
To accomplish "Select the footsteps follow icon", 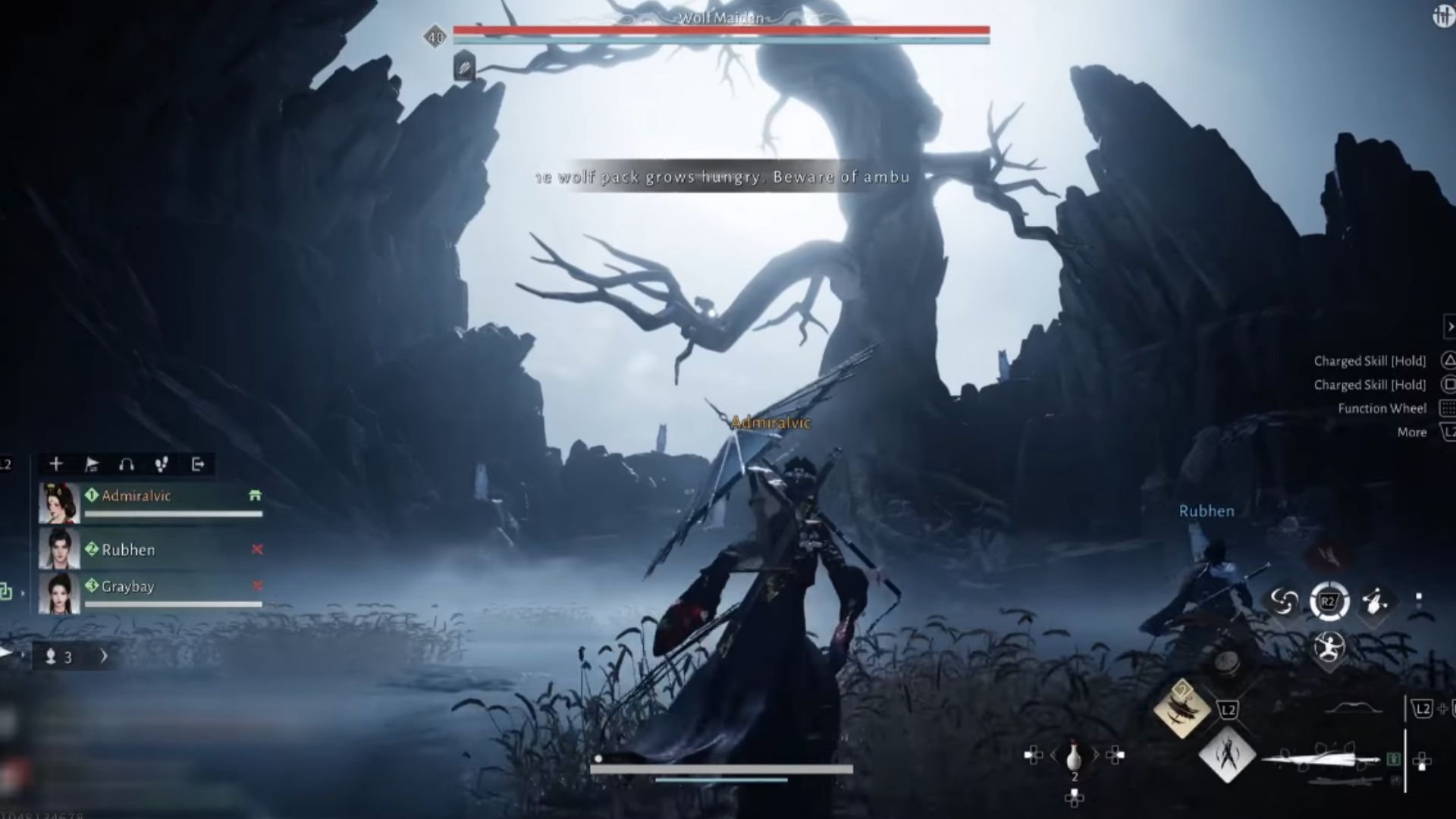I will (162, 464).
